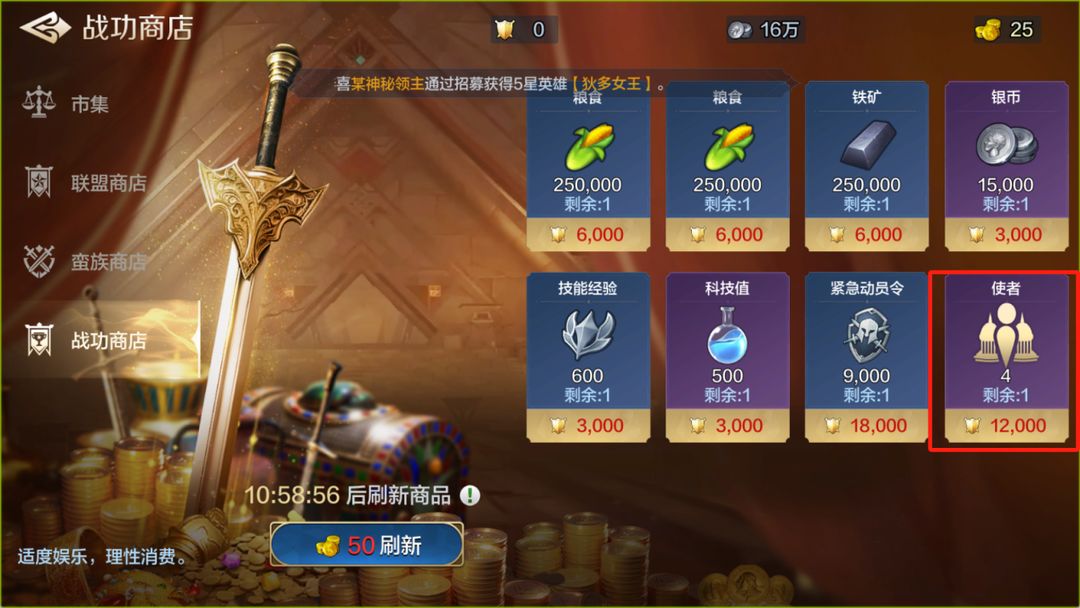Click the 50 刷新 refresh button

[367, 546]
